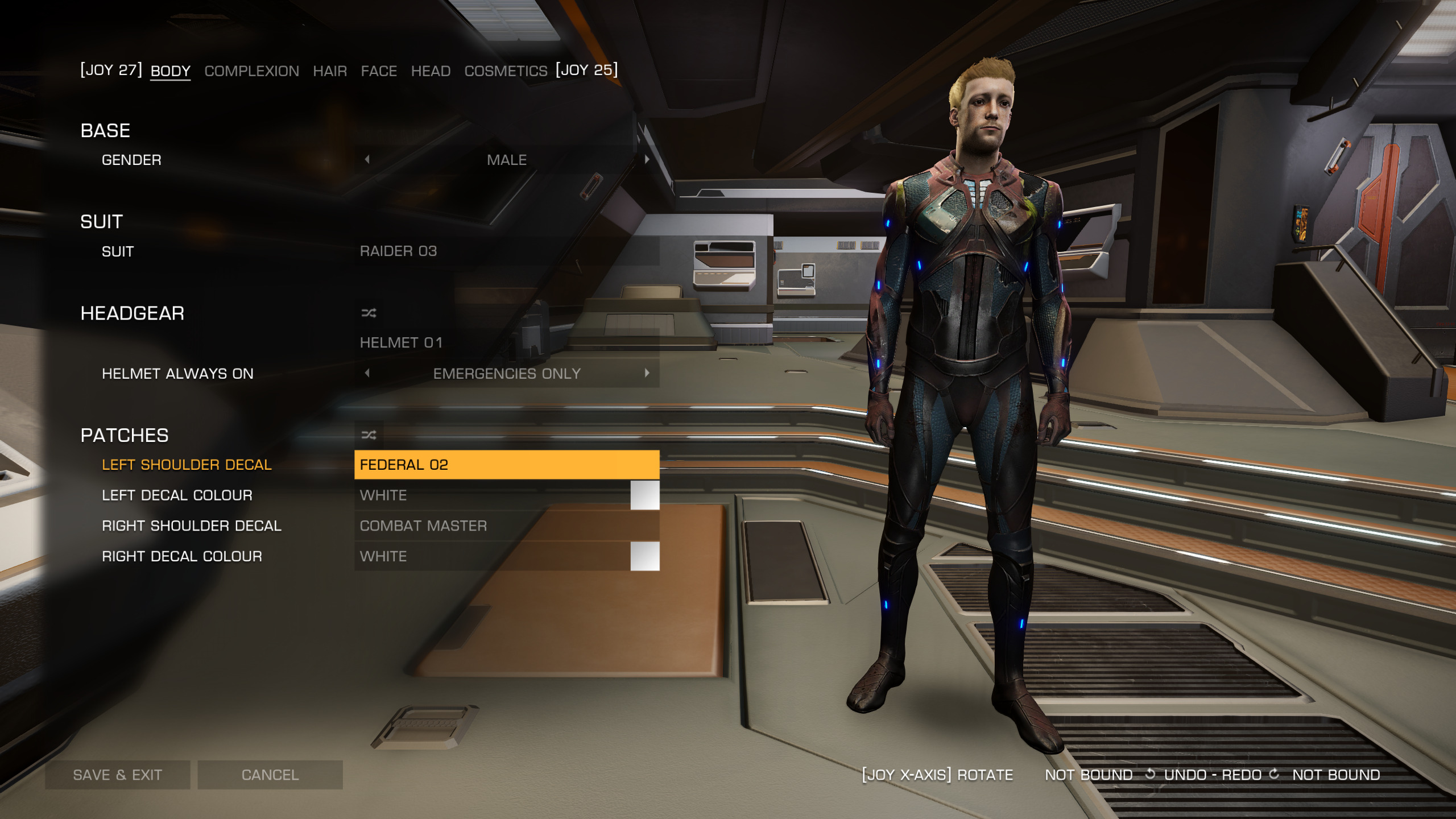Open the Hair tab
Screen dimensions: 1456x819
(x=330, y=71)
